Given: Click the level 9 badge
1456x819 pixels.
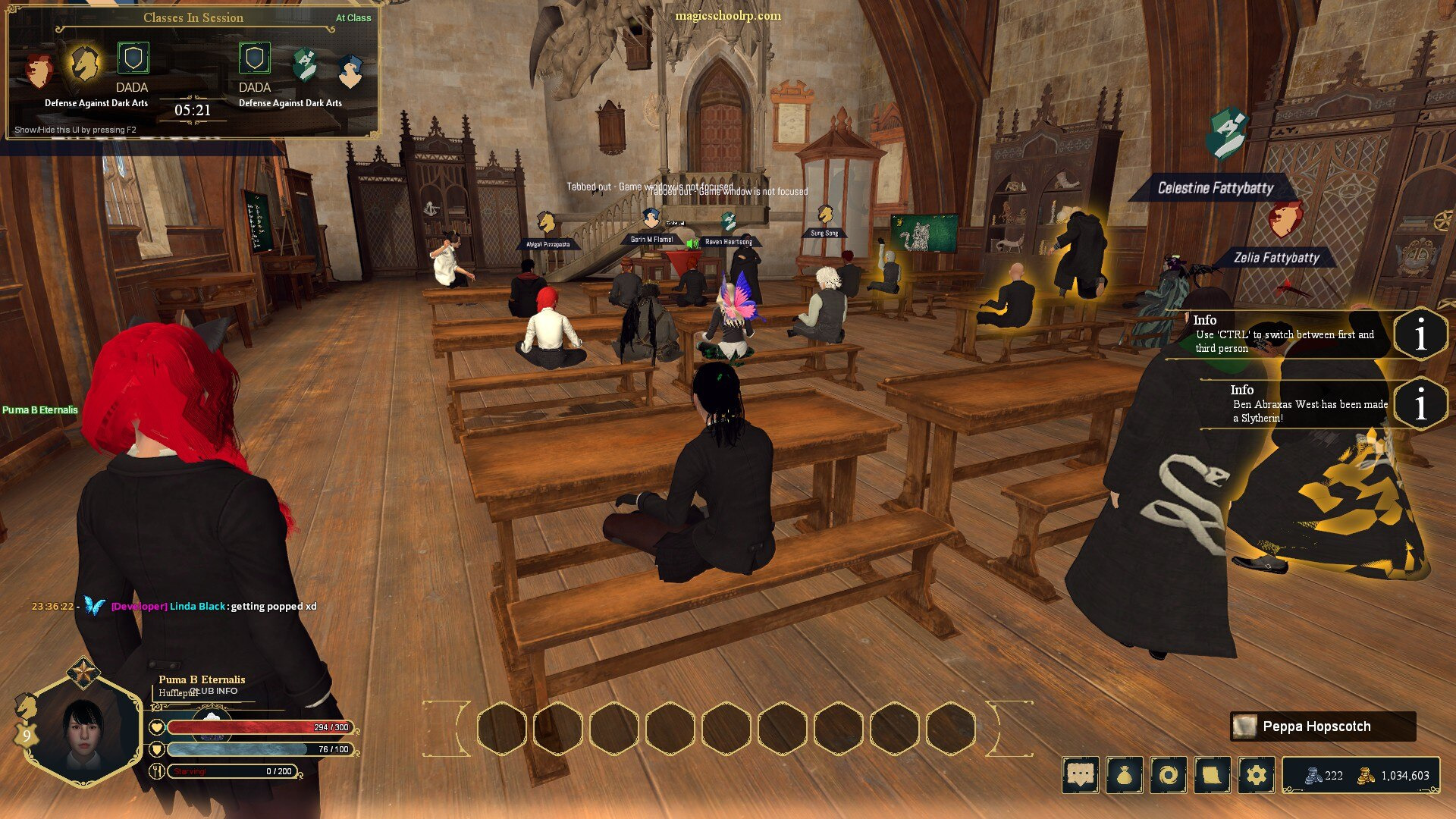Looking at the screenshot, I should tap(27, 735).
